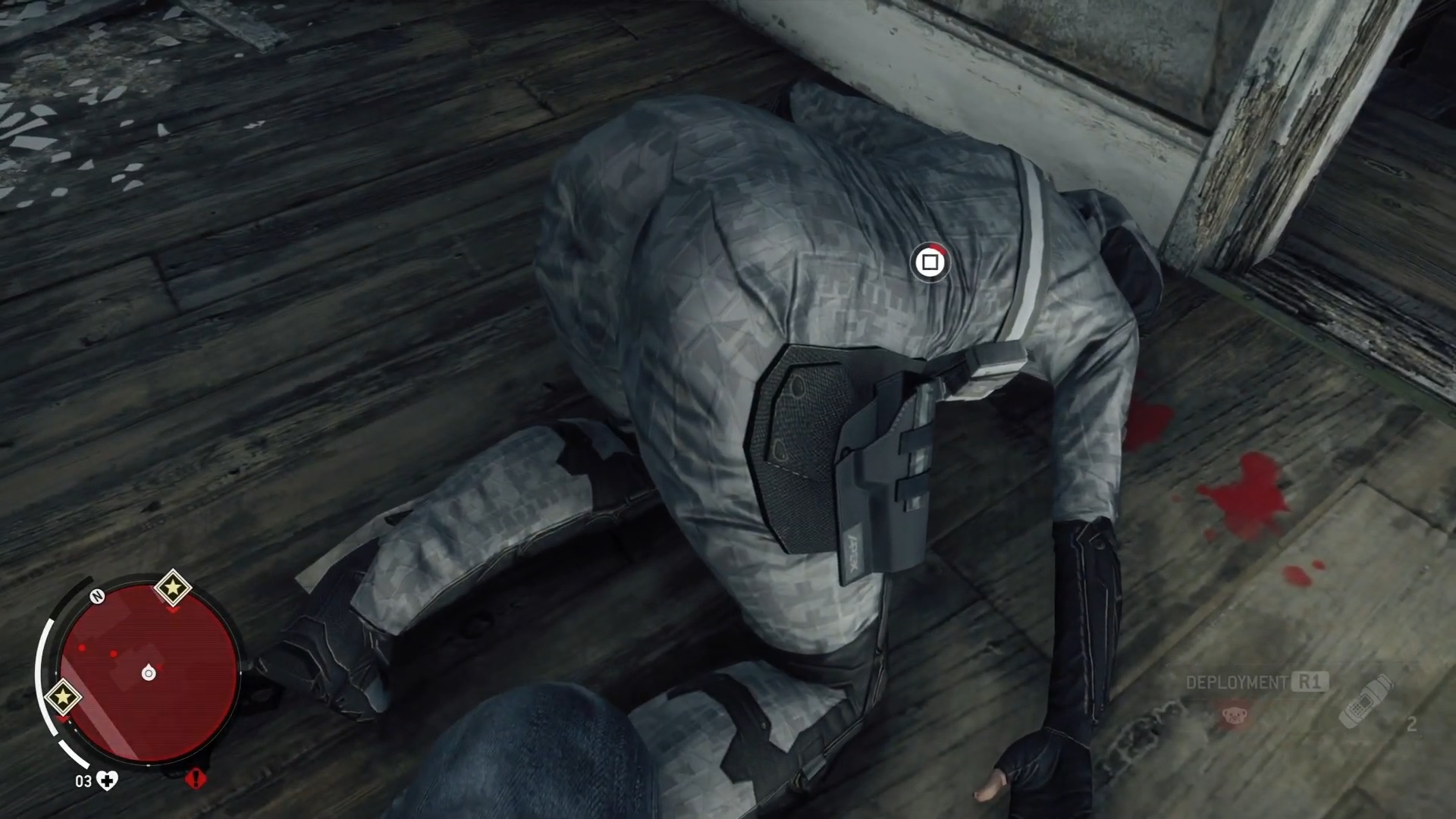Click the red dot enemy blip on minimap

tap(82, 648)
